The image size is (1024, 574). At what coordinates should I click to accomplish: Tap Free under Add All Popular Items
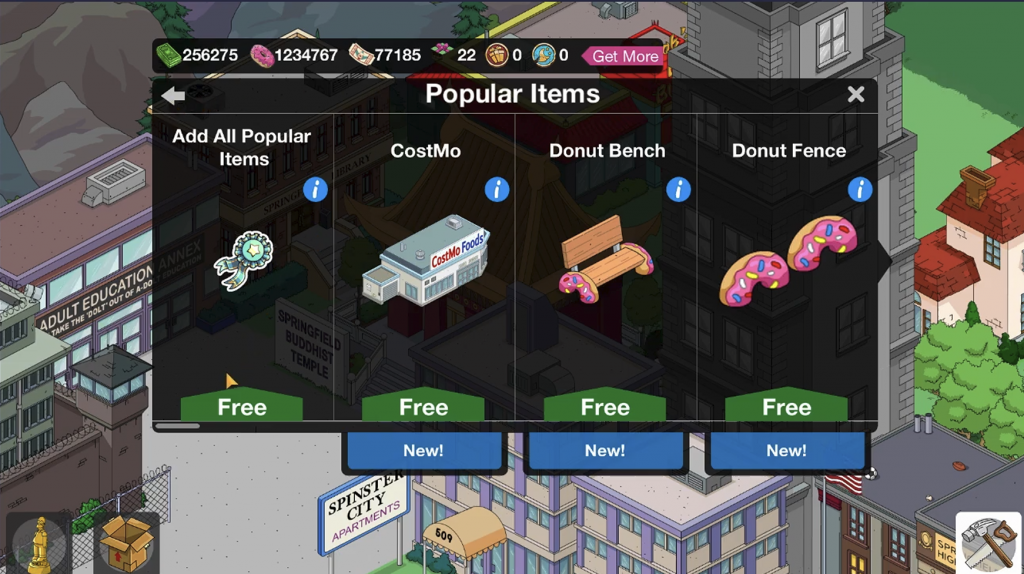[x=242, y=407]
